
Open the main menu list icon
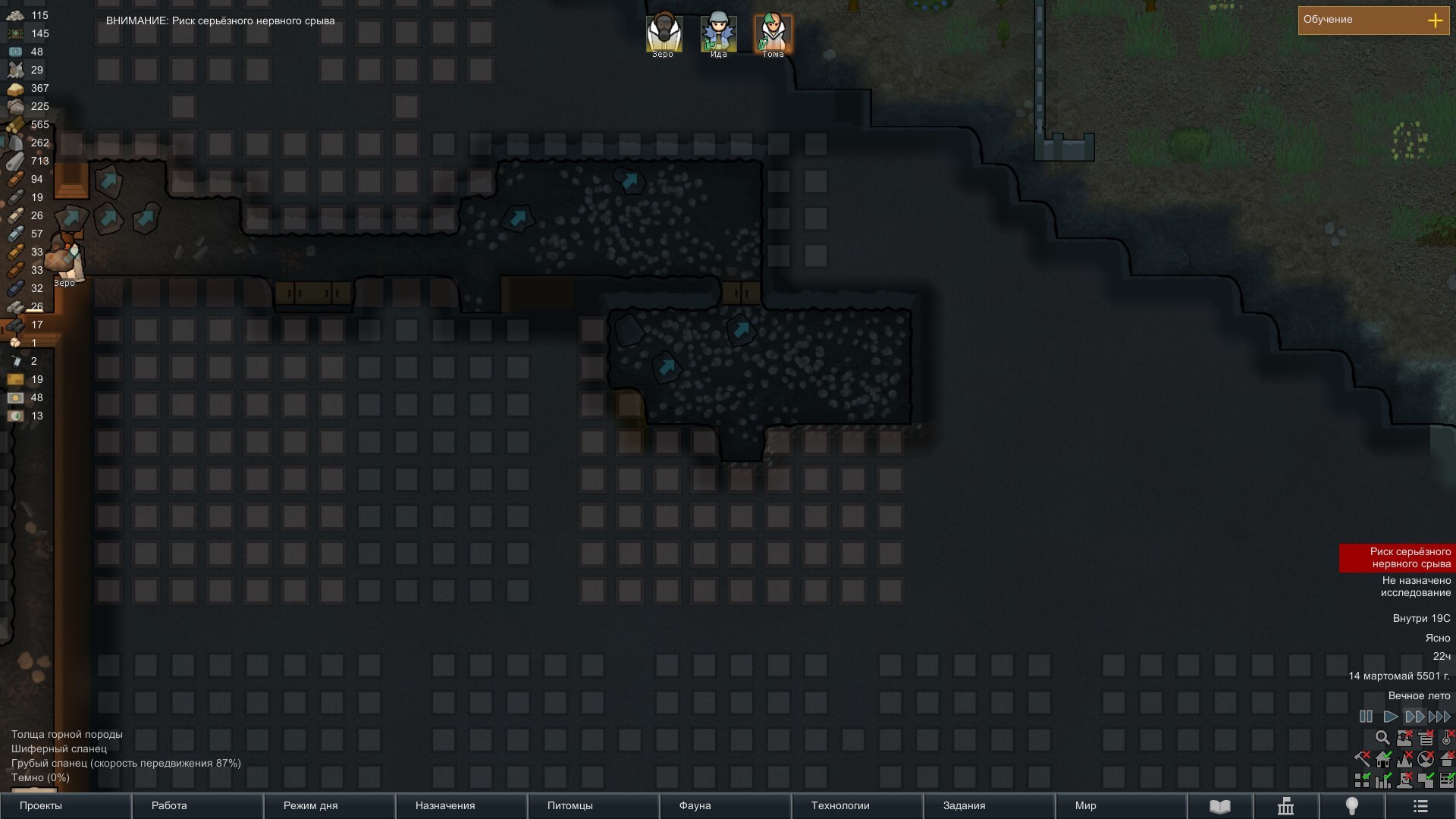1420,807
